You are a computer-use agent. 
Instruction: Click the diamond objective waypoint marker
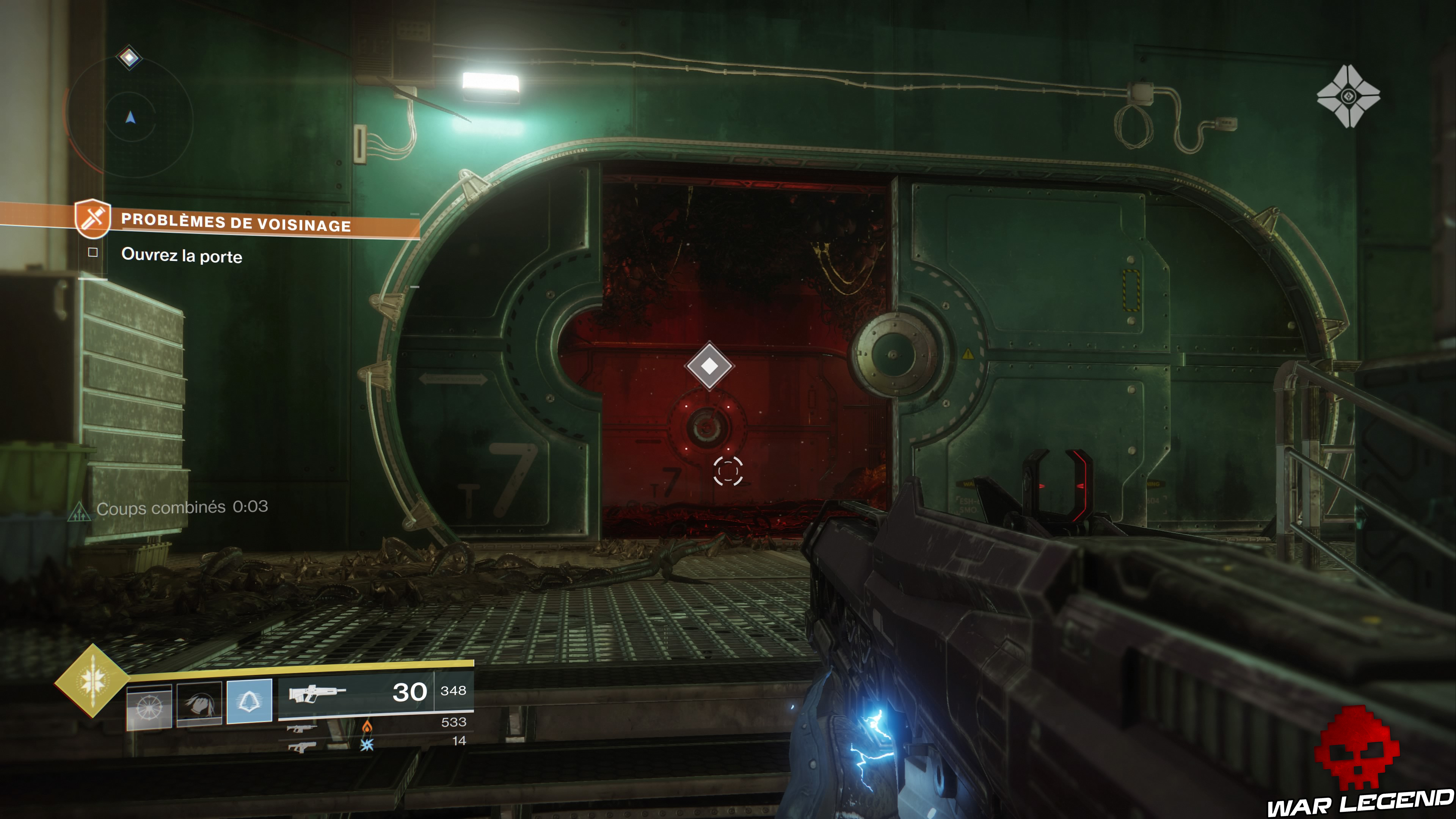point(709,366)
